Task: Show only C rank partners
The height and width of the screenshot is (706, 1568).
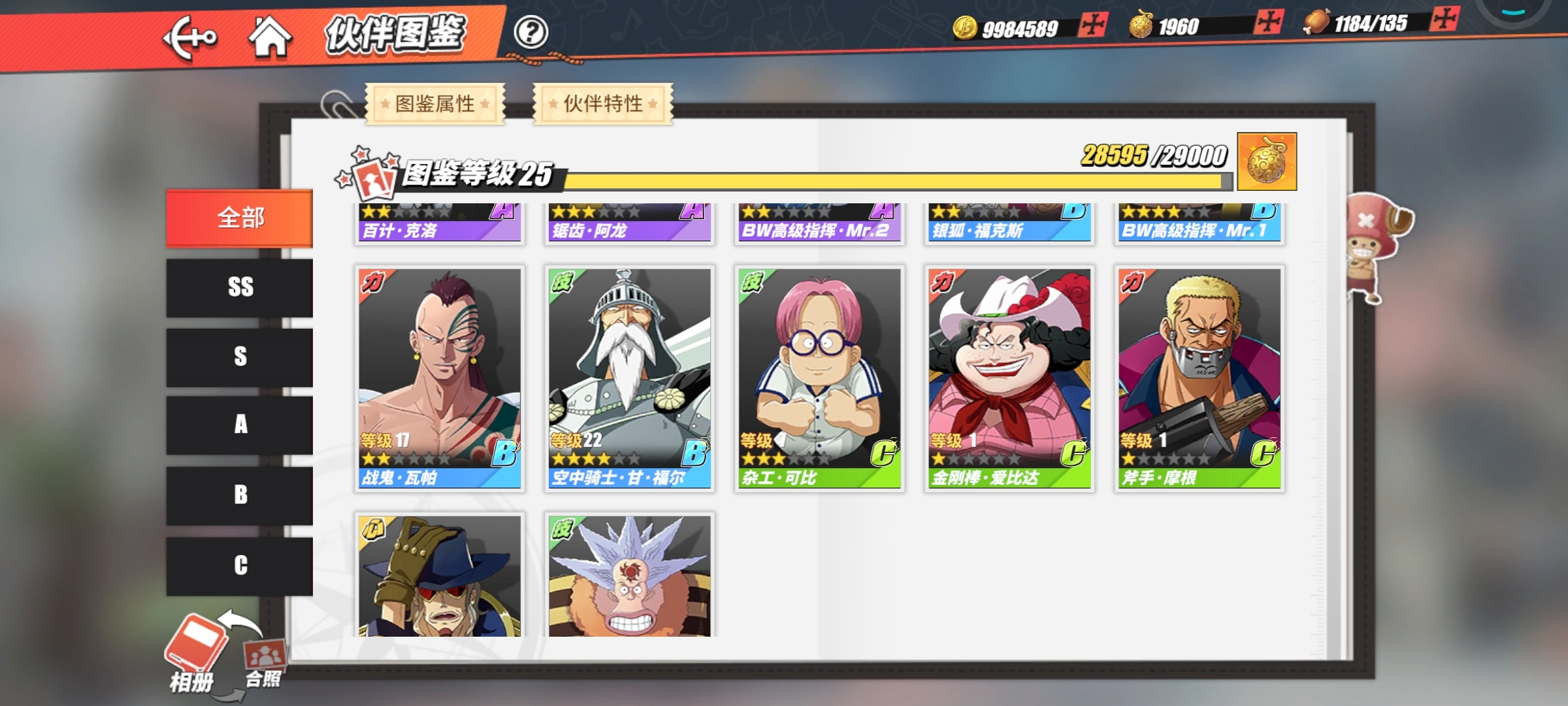Action: (x=240, y=565)
